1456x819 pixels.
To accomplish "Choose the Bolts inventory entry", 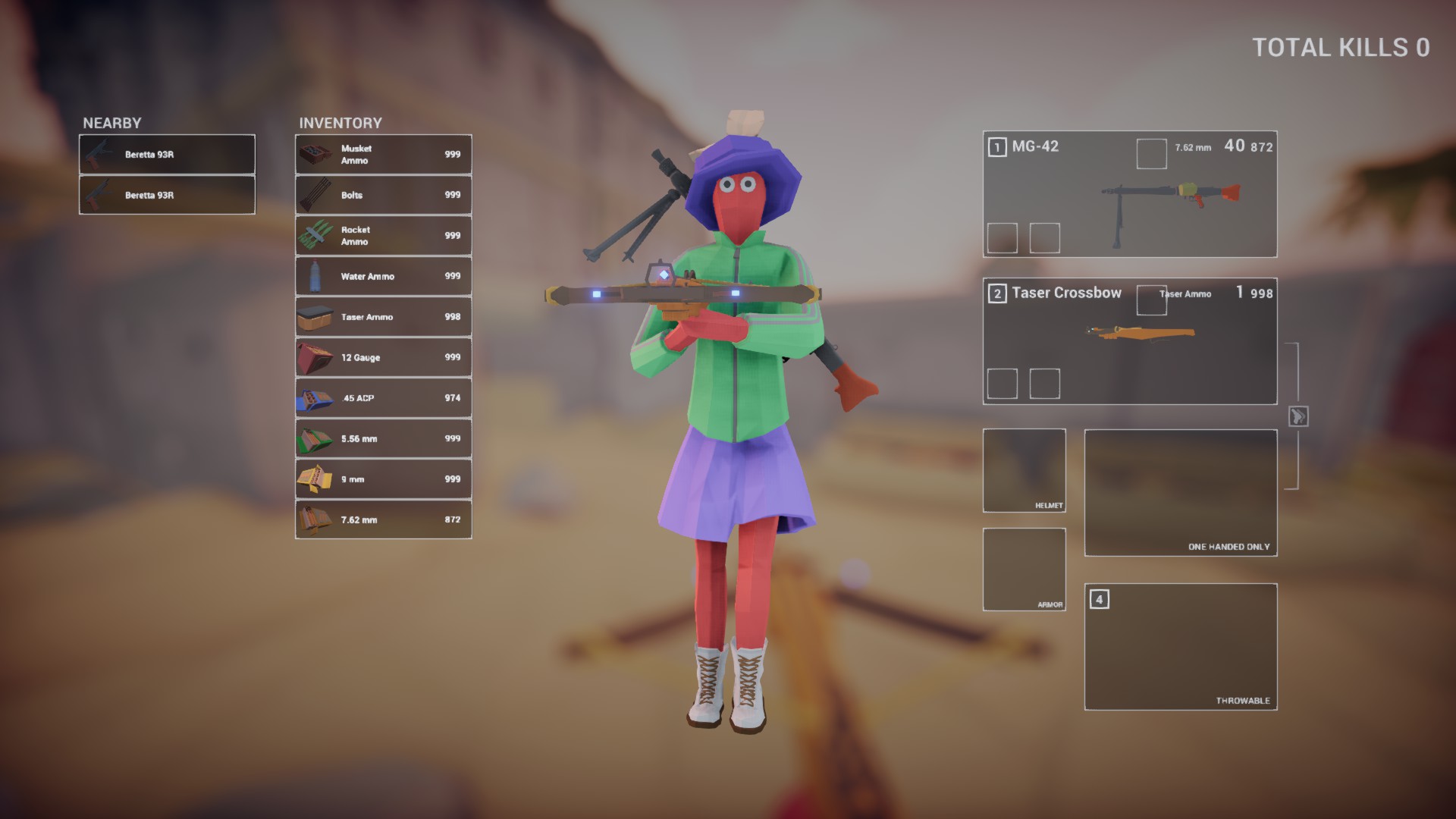I will click(x=383, y=195).
